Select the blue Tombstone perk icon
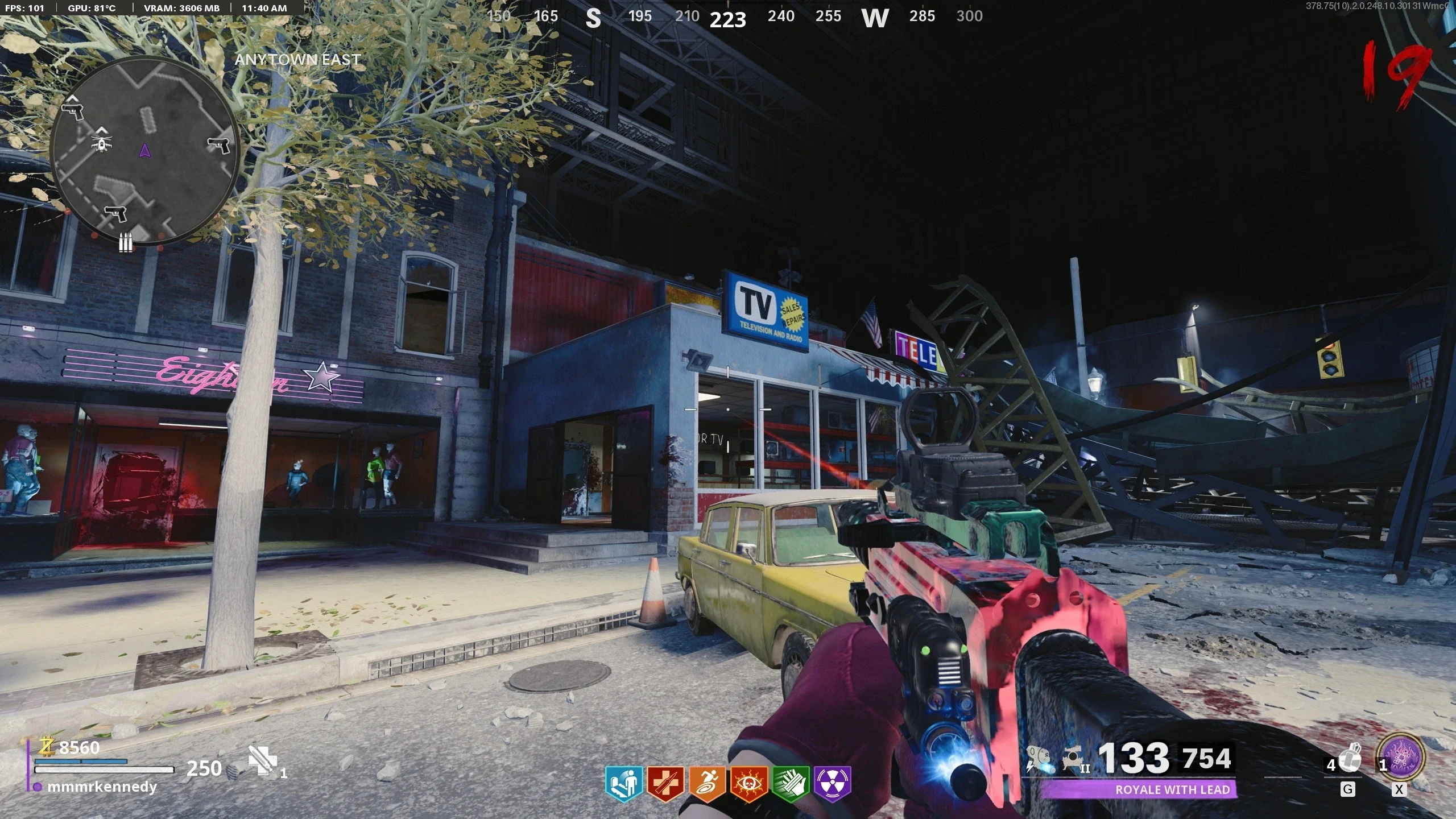1456x819 pixels. point(623,784)
